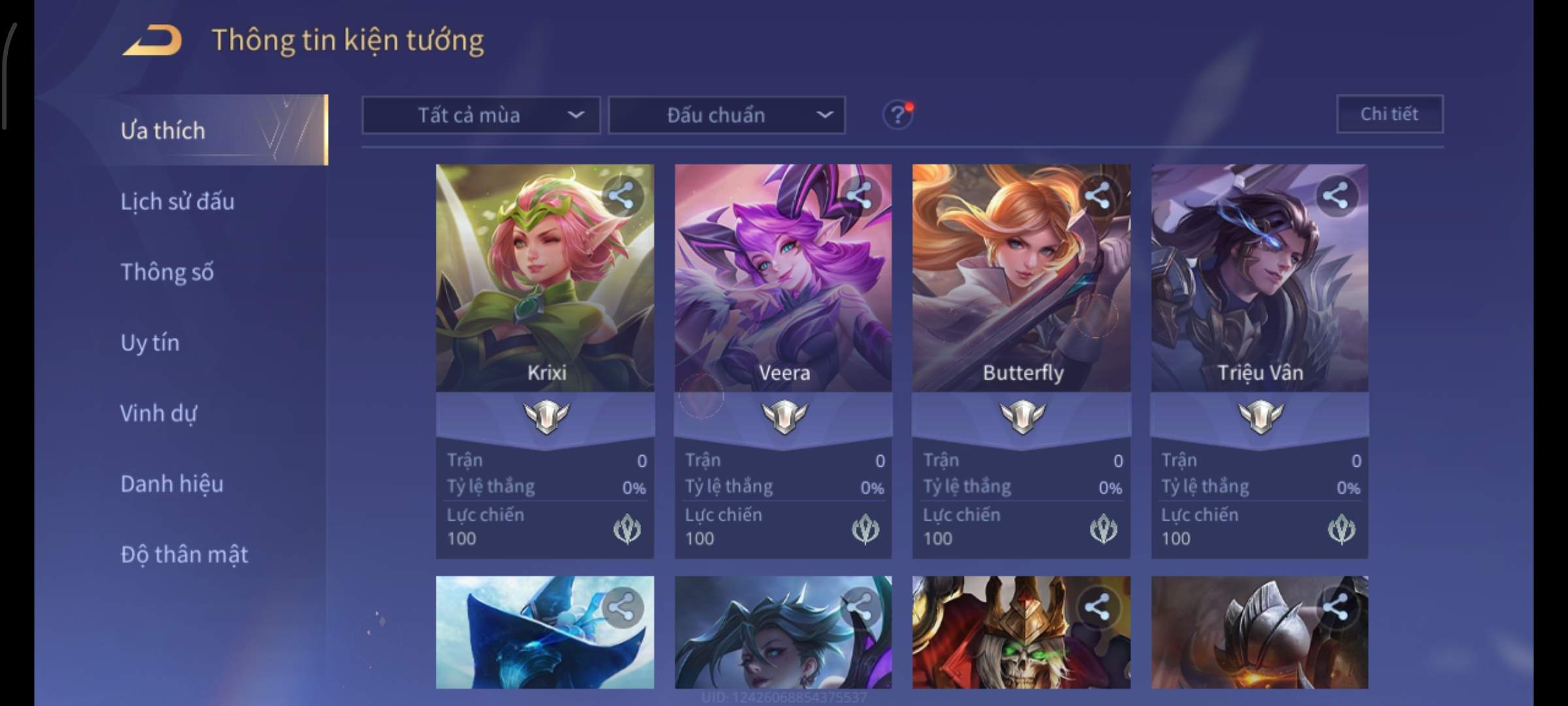Click the question mark help icon

tap(897, 116)
